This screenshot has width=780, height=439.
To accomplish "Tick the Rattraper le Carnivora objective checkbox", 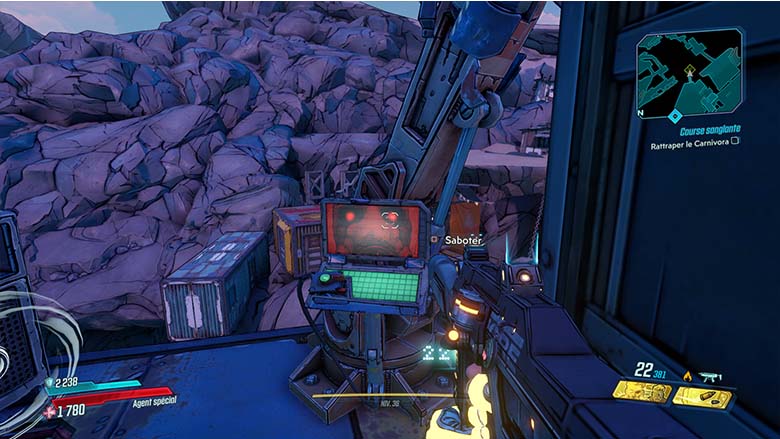I will pos(735,142).
